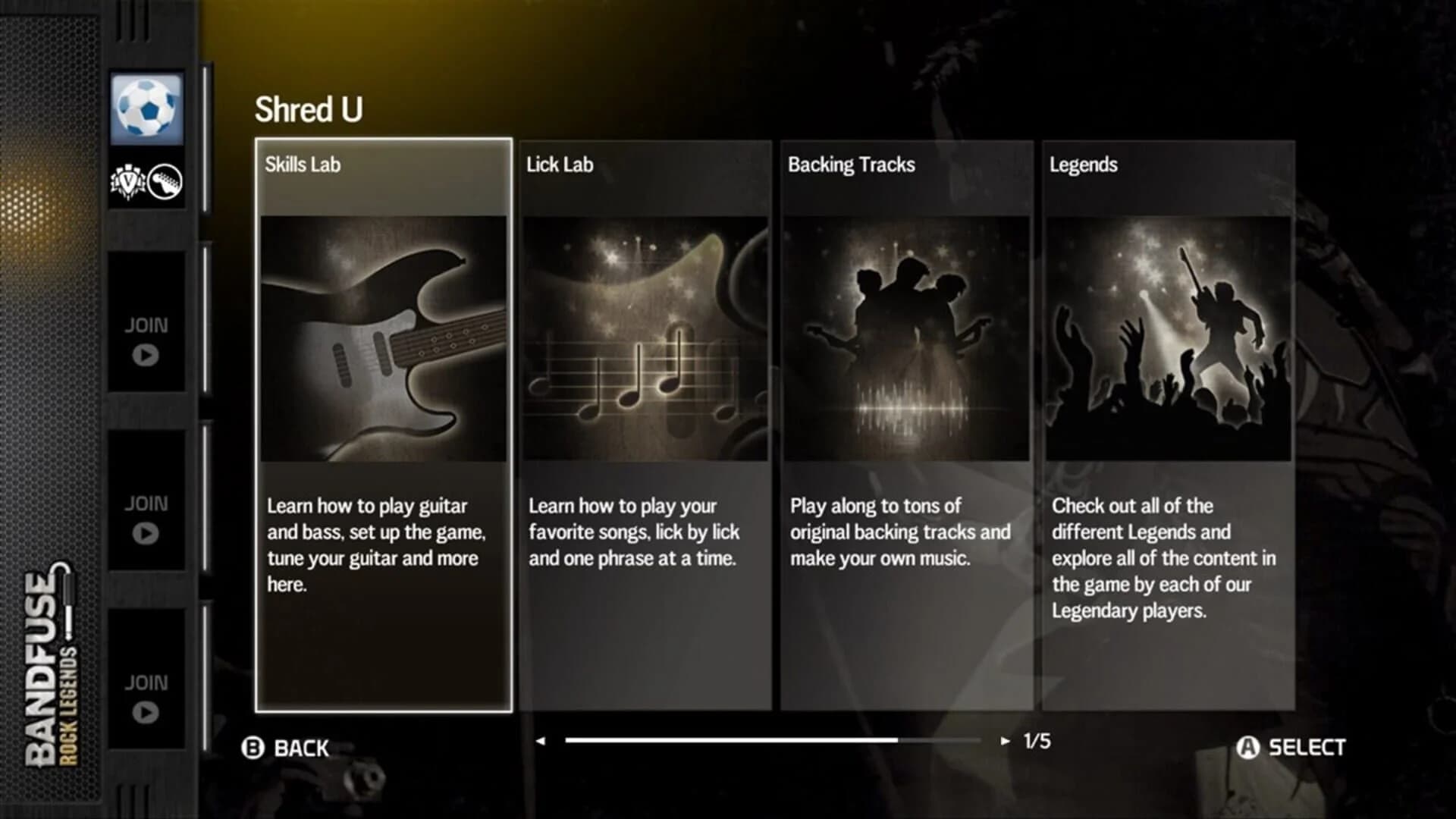Click the play icon in the top JOIN slot
This screenshot has height=819, width=1456.
point(145,353)
